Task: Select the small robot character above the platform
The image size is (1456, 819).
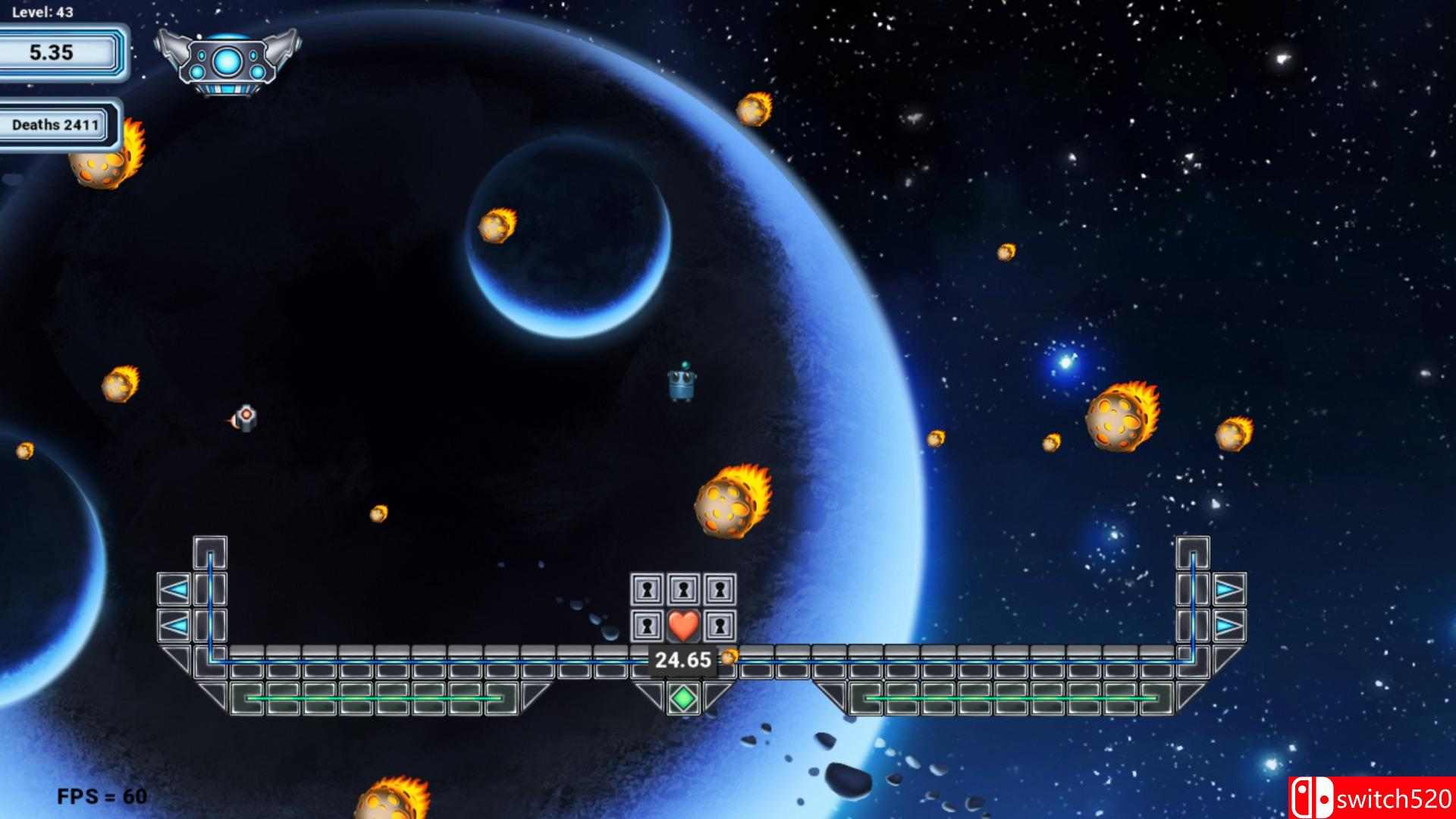Action: pyautogui.click(x=681, y=383)
